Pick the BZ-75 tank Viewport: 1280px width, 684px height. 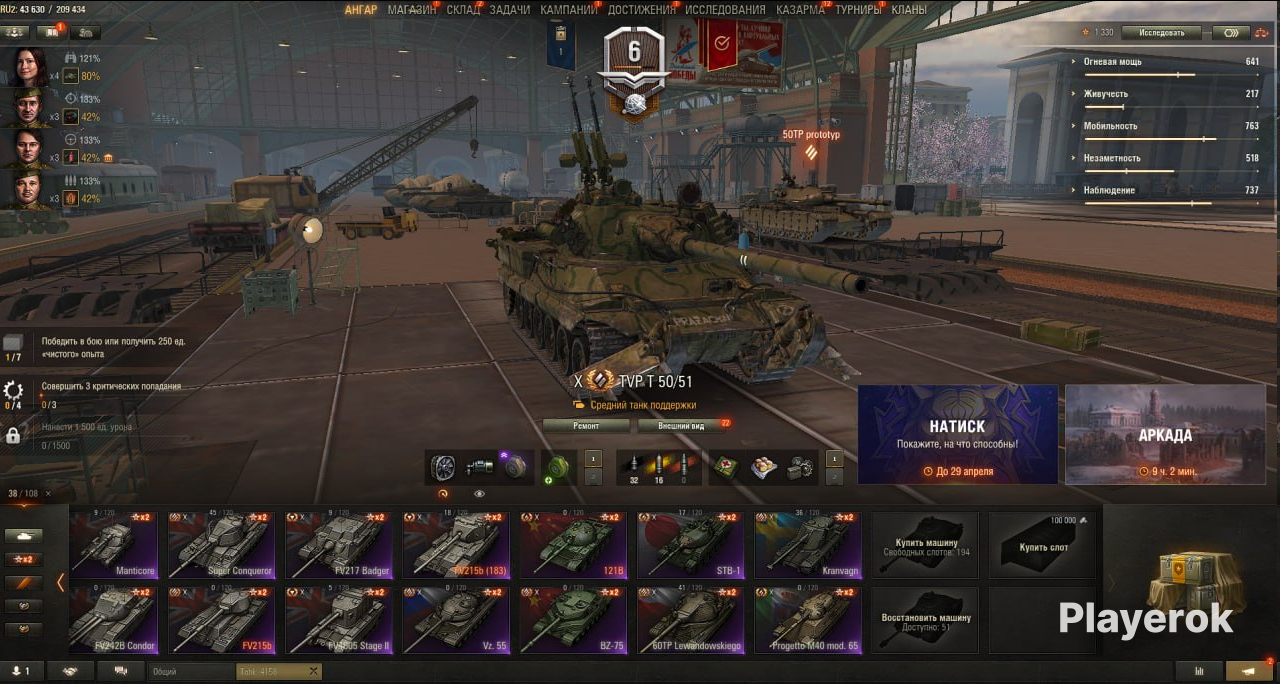[573, 620]
